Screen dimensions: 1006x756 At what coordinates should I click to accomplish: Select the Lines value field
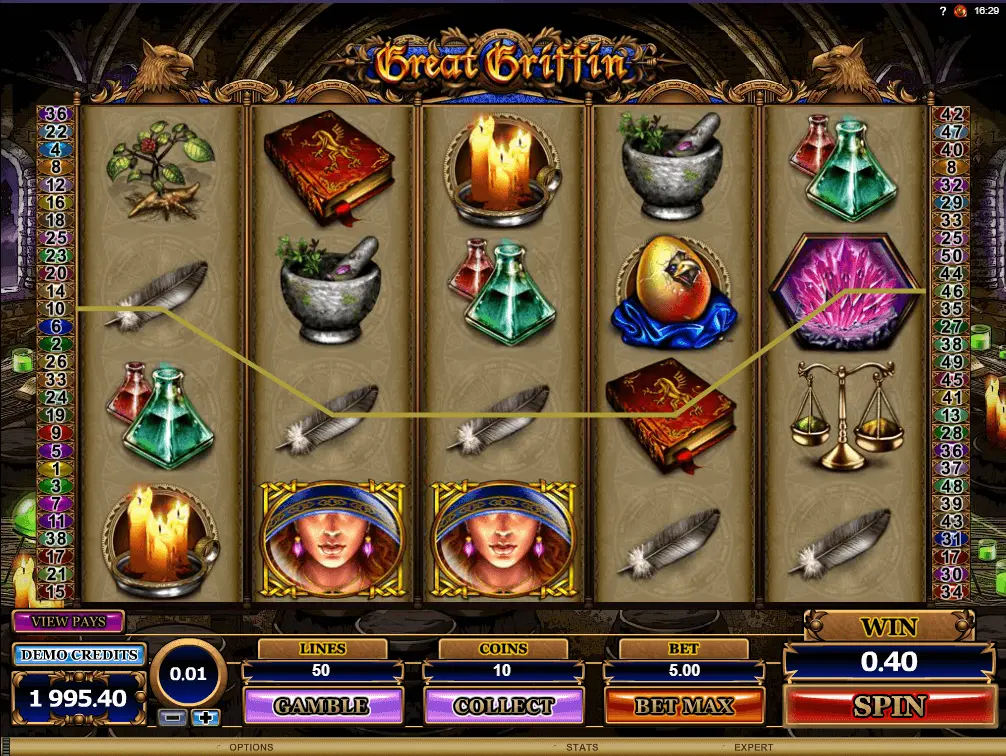(322, 671)
